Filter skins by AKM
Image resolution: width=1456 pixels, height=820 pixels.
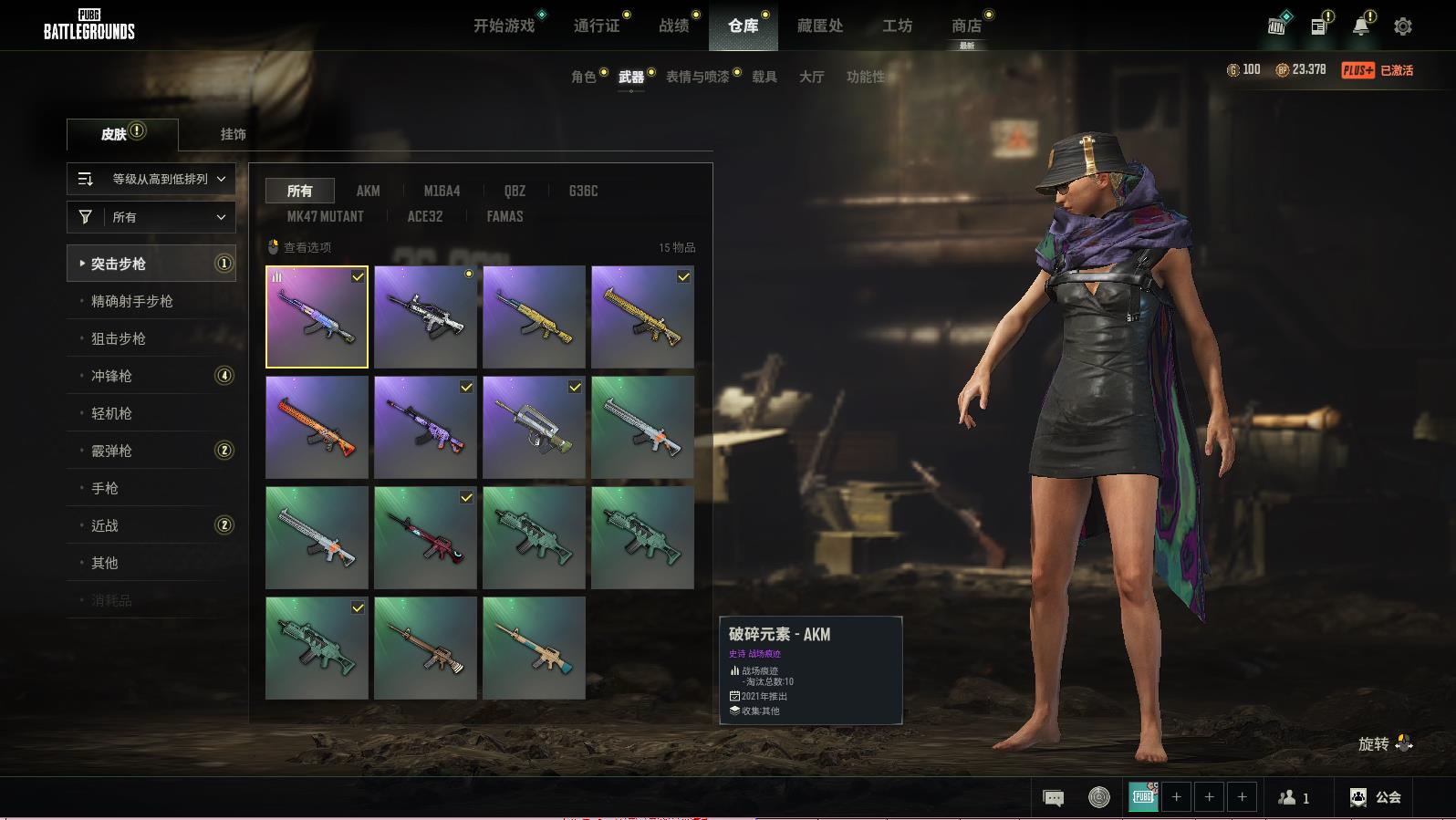click(368, 191)
